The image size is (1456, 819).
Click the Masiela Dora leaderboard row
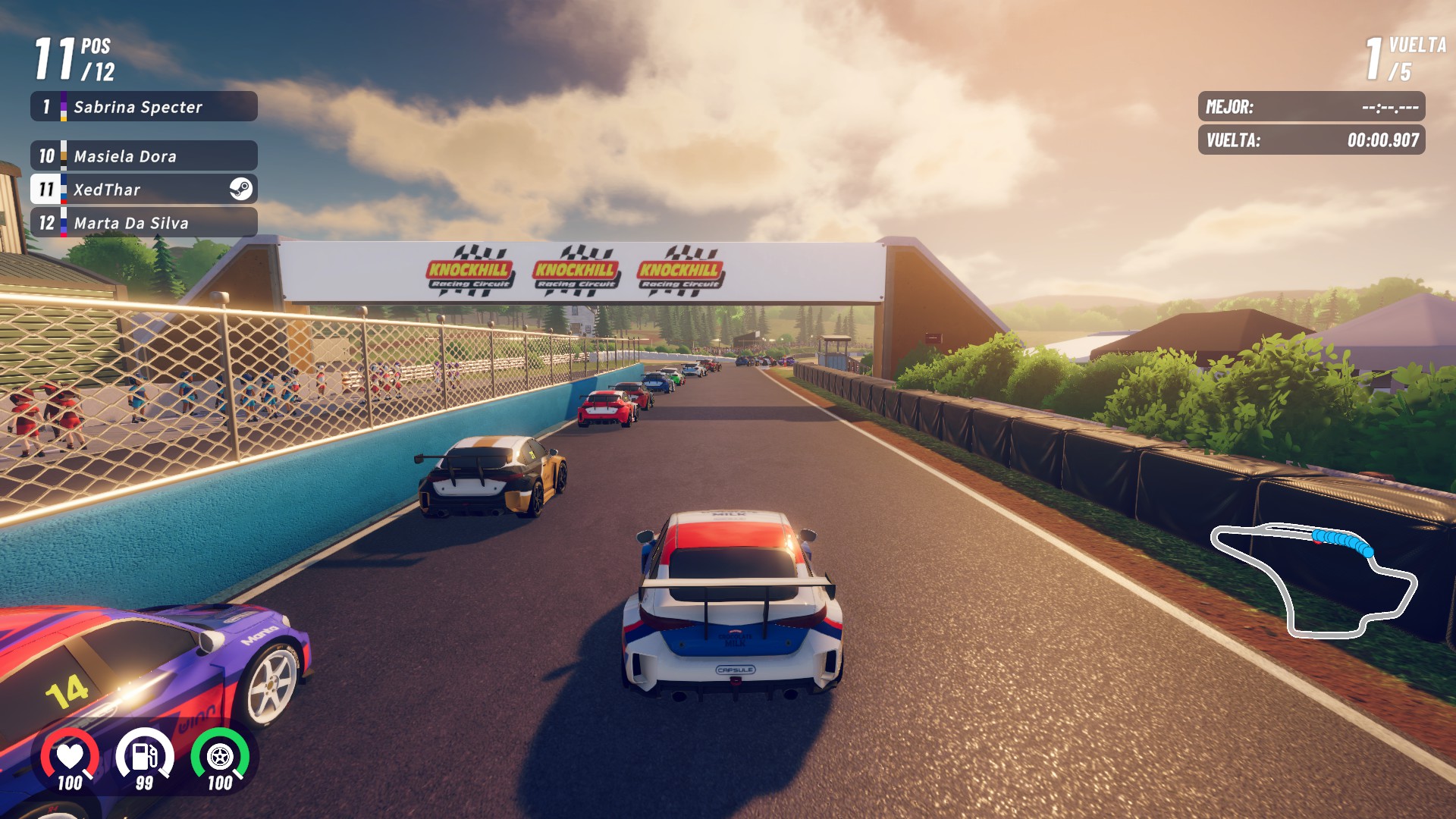click(x=144, y=156)
